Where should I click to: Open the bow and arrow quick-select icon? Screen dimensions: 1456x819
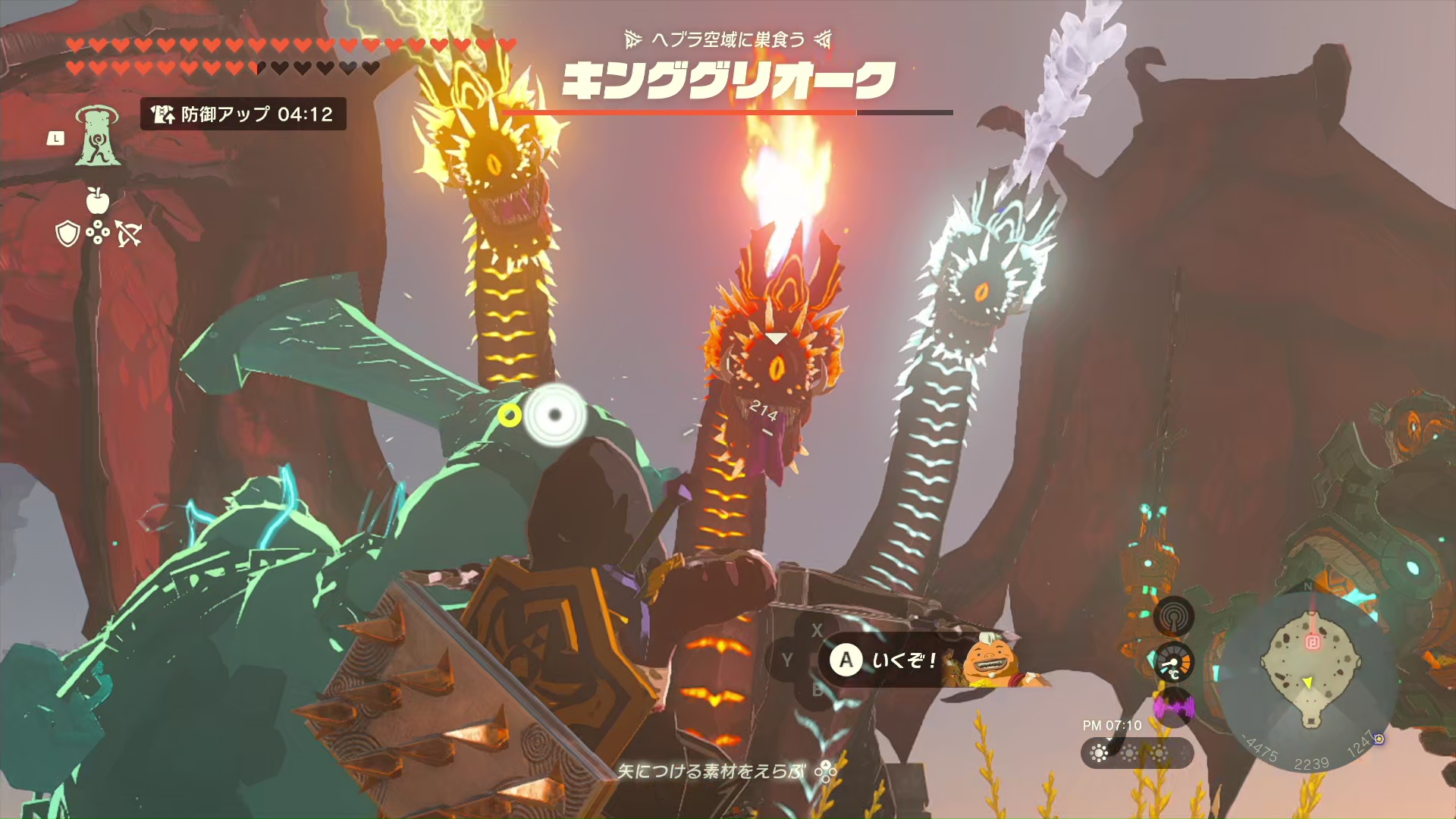pos(128,234)
